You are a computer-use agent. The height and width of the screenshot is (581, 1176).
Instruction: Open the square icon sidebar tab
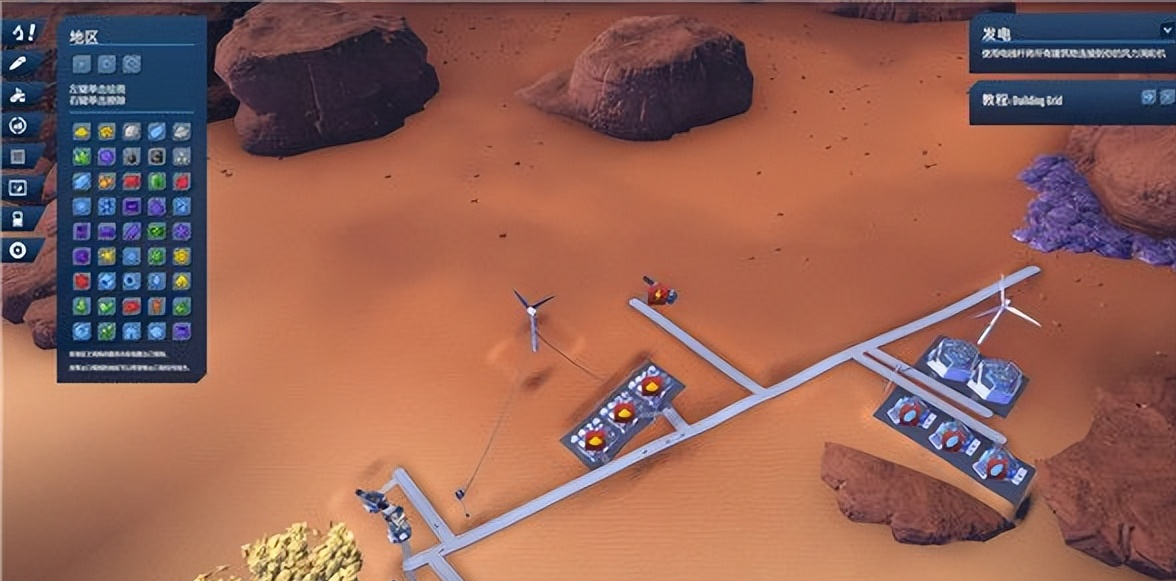21,158
